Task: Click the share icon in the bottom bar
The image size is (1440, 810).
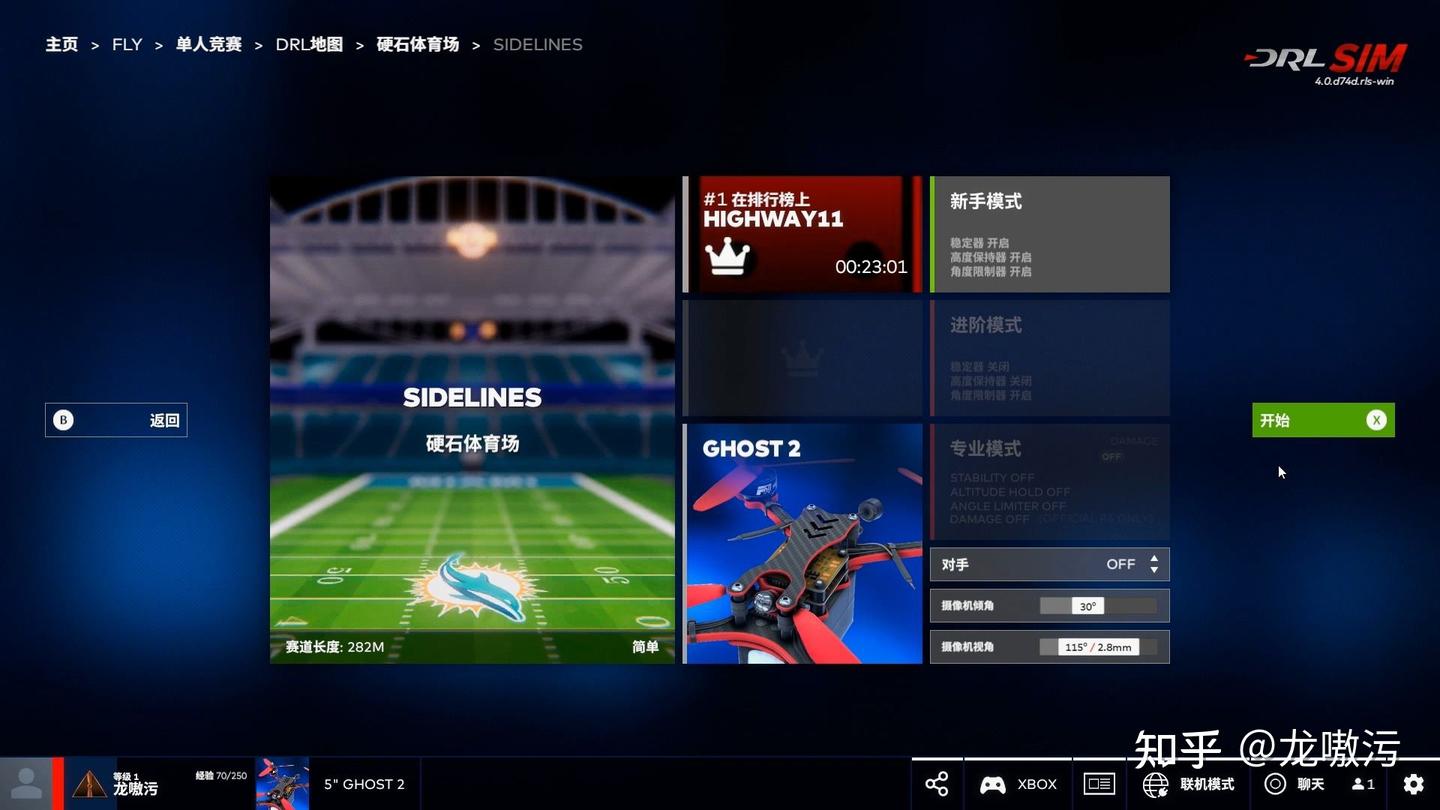Action: point(936,784)
